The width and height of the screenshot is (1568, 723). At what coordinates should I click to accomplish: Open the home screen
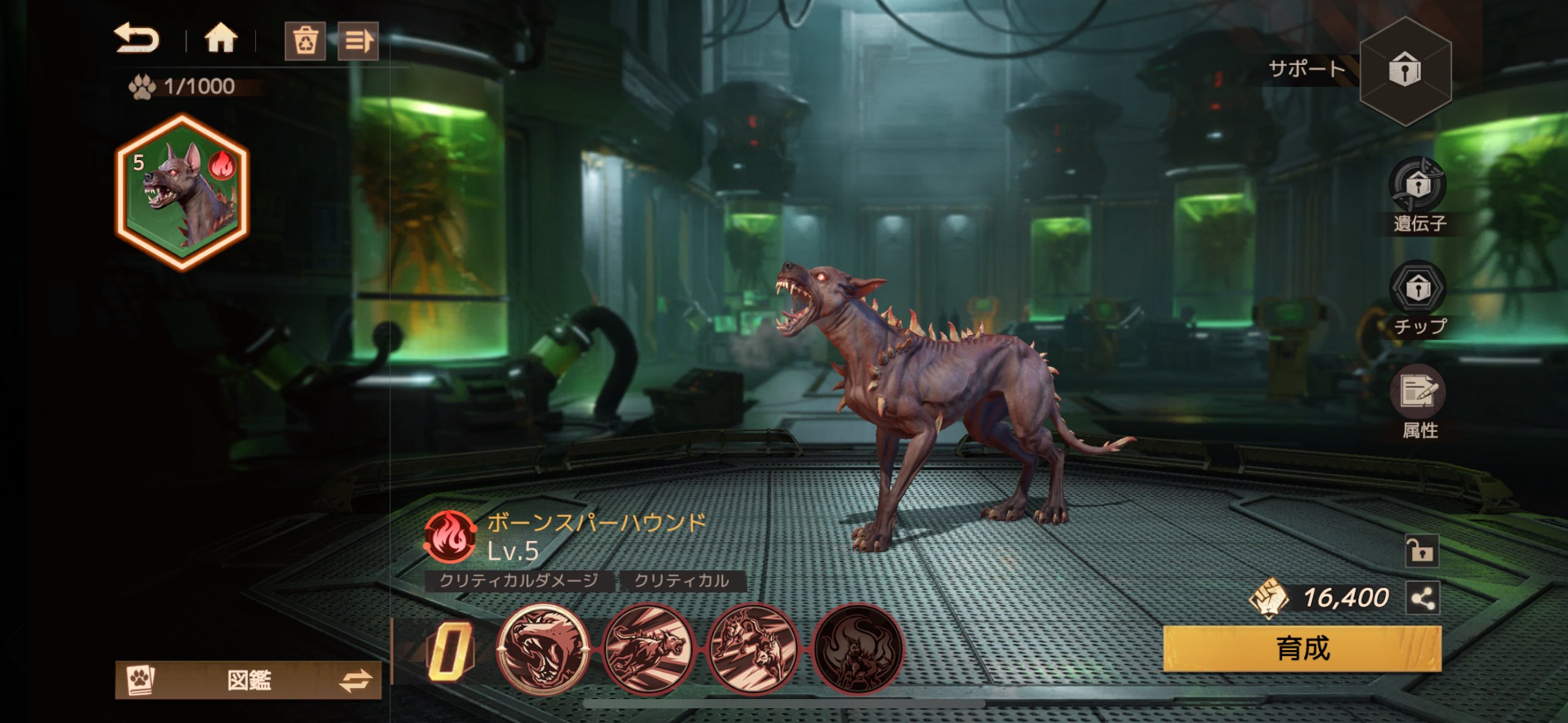pyautogui.click(x=220, y=39)
